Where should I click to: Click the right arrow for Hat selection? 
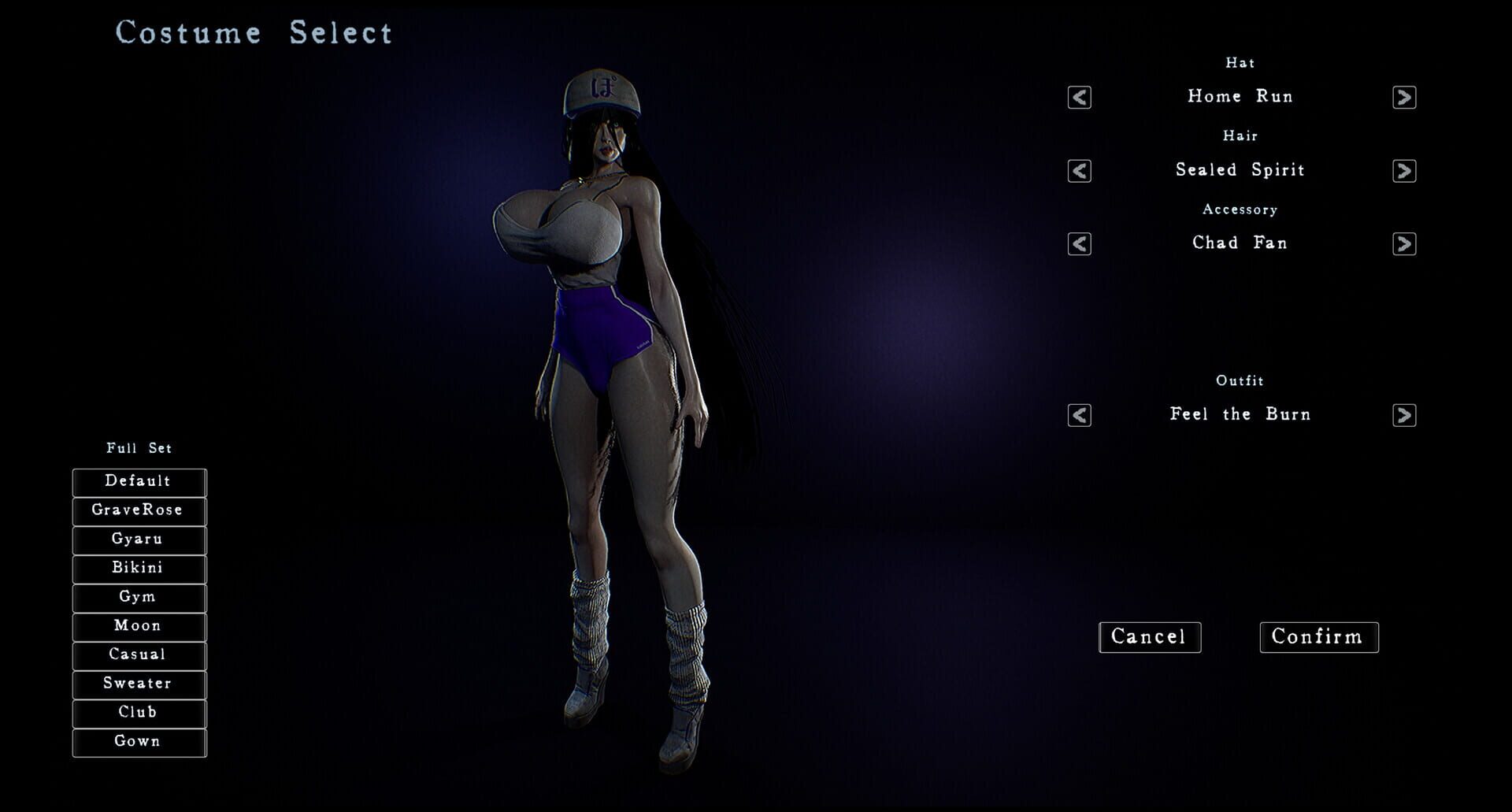coord(1404,96)
